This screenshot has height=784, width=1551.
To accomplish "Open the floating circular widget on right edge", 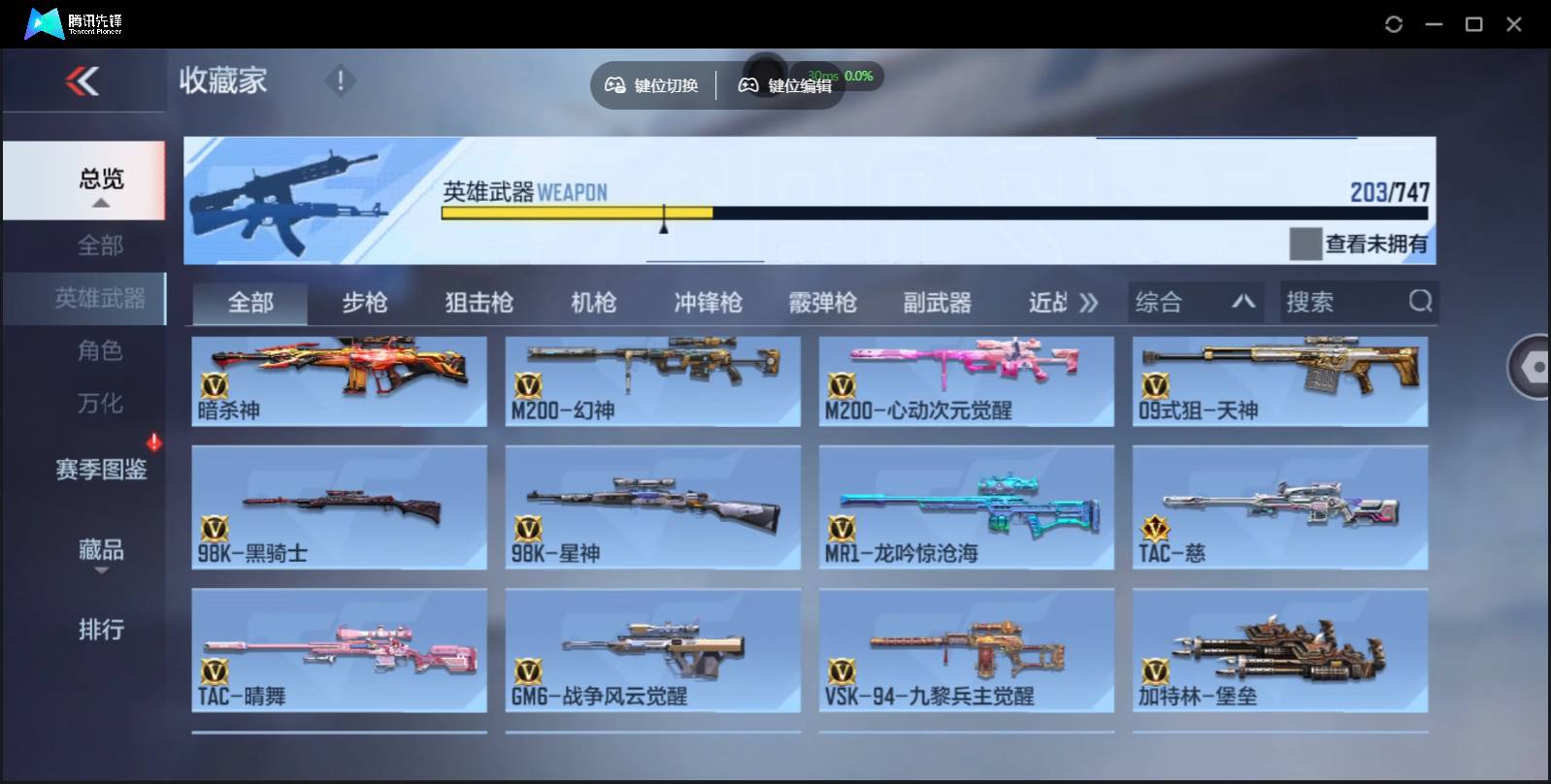I will [x=1532, y=367].
